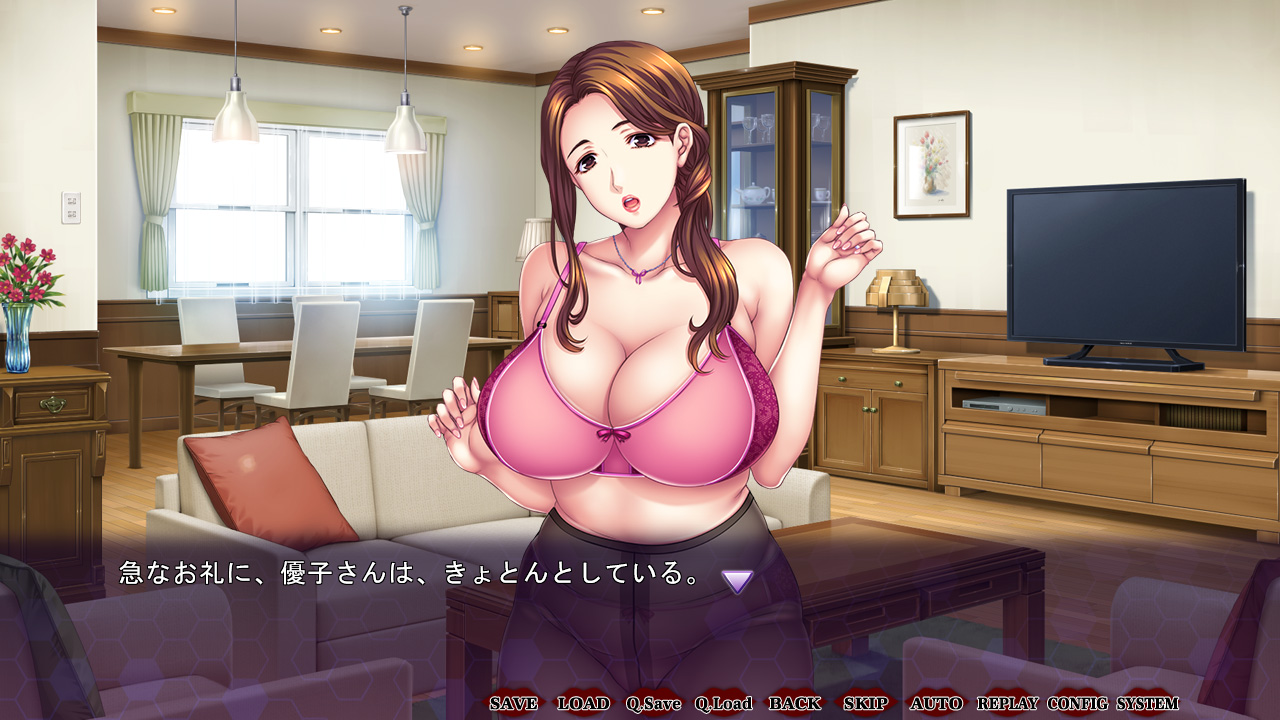Open the SAVE menu
1280x720 pixels.
(x=513, y=703)
